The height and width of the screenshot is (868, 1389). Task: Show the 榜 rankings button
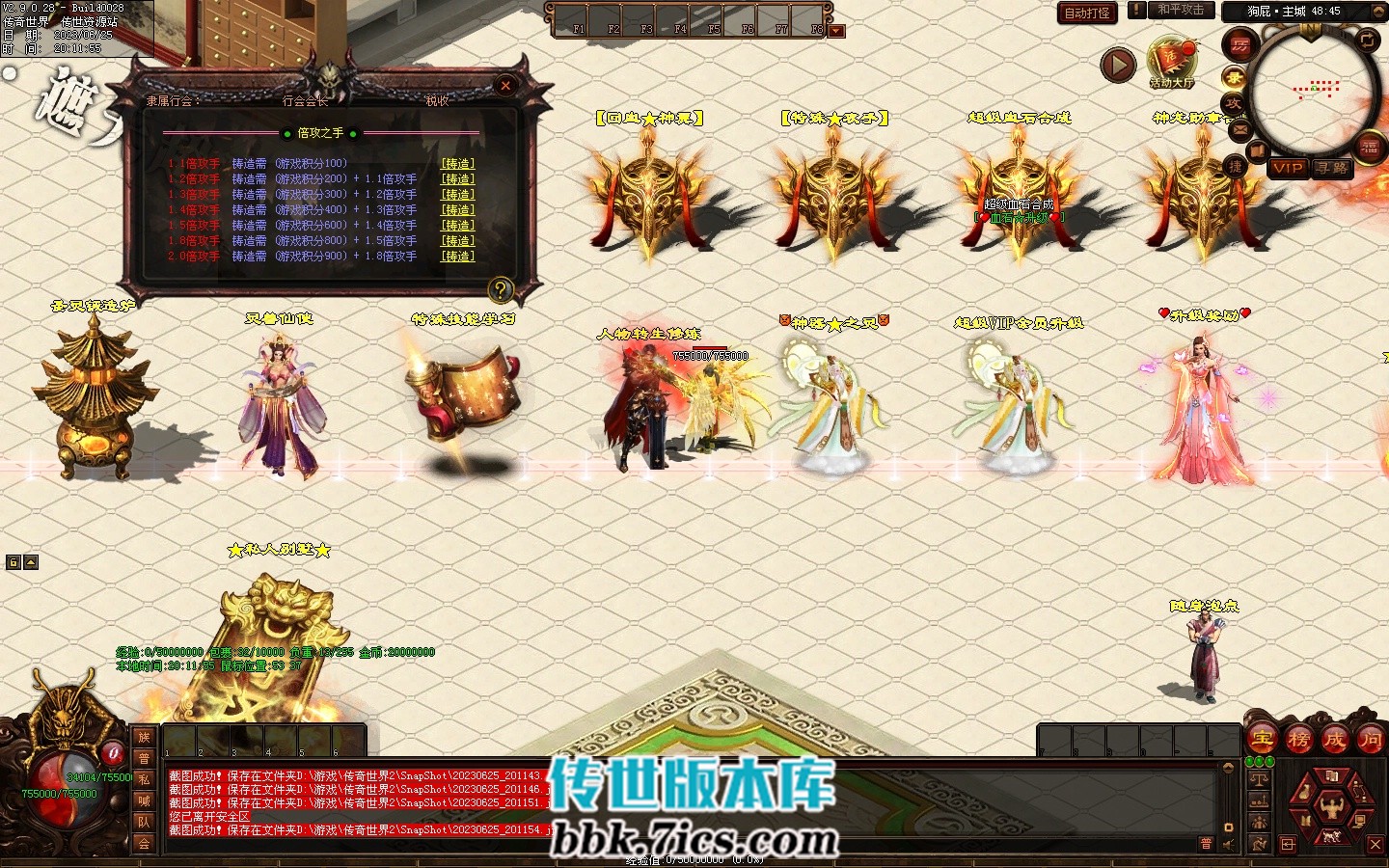point(1298,741)
